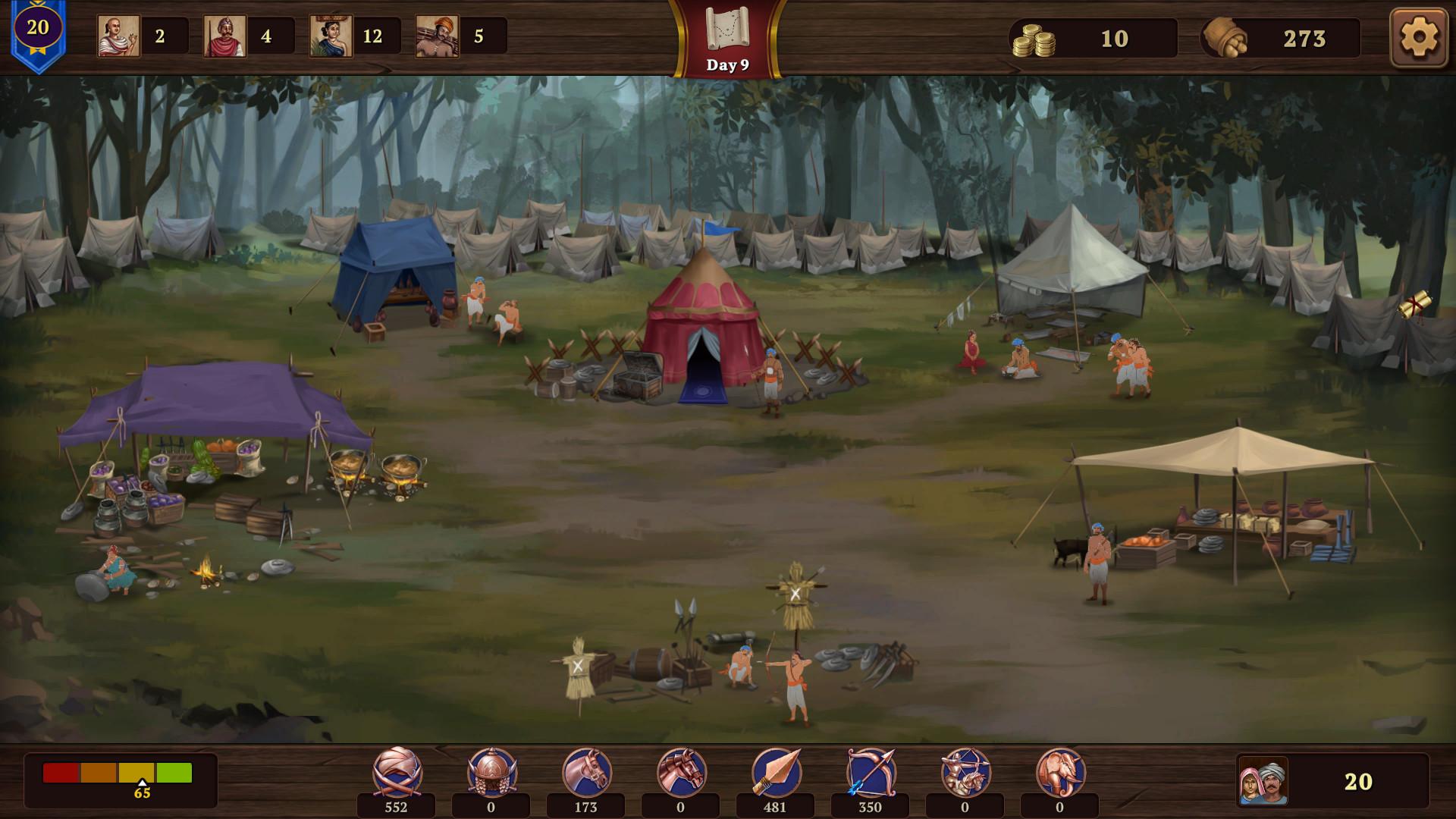Screen dimensions: 1456x819
Task: Select the helmeted warrior unit icon
Action: pyautogui.click(x=491, y=772)
